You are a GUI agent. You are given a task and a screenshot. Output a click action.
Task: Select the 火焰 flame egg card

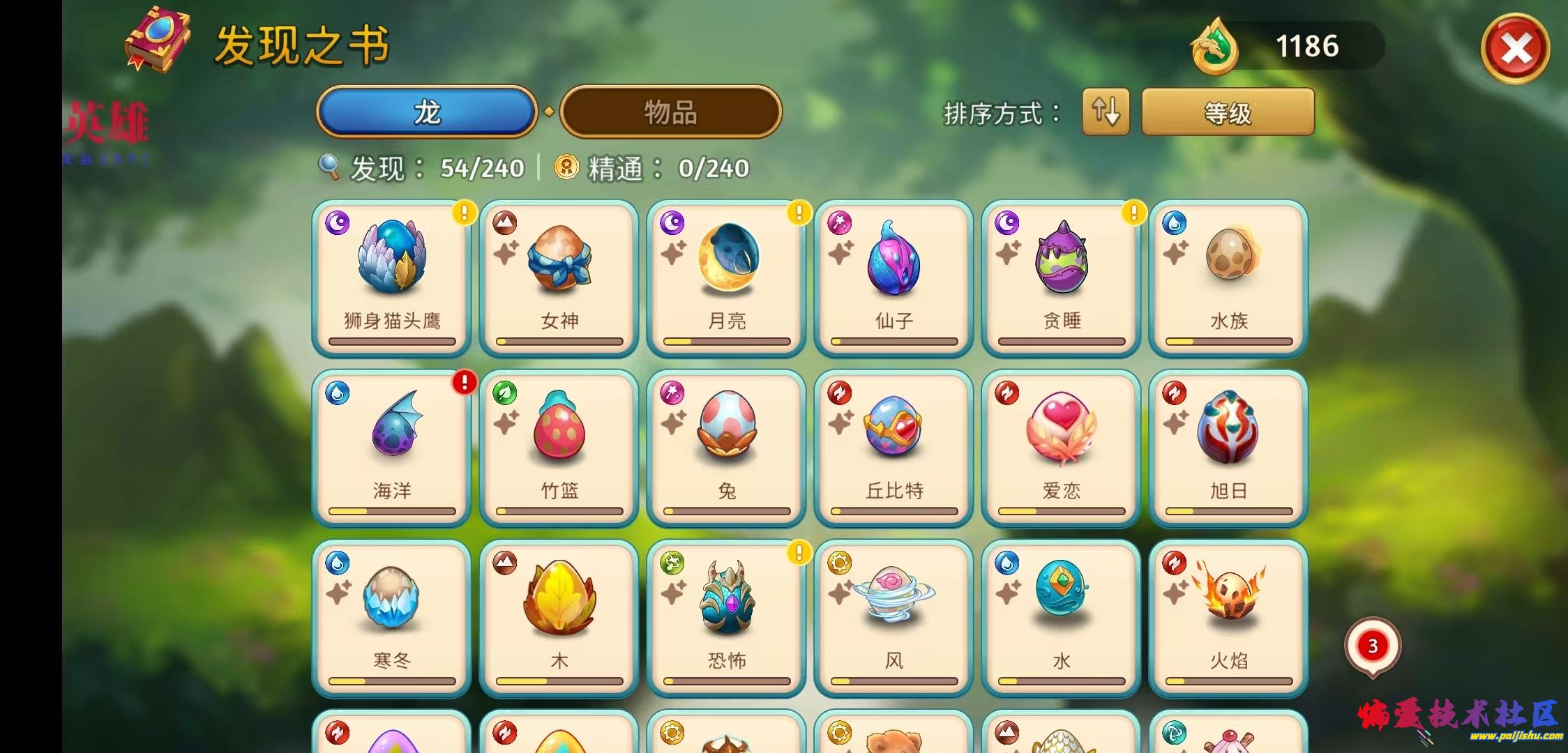click(x=1228, y=618)
